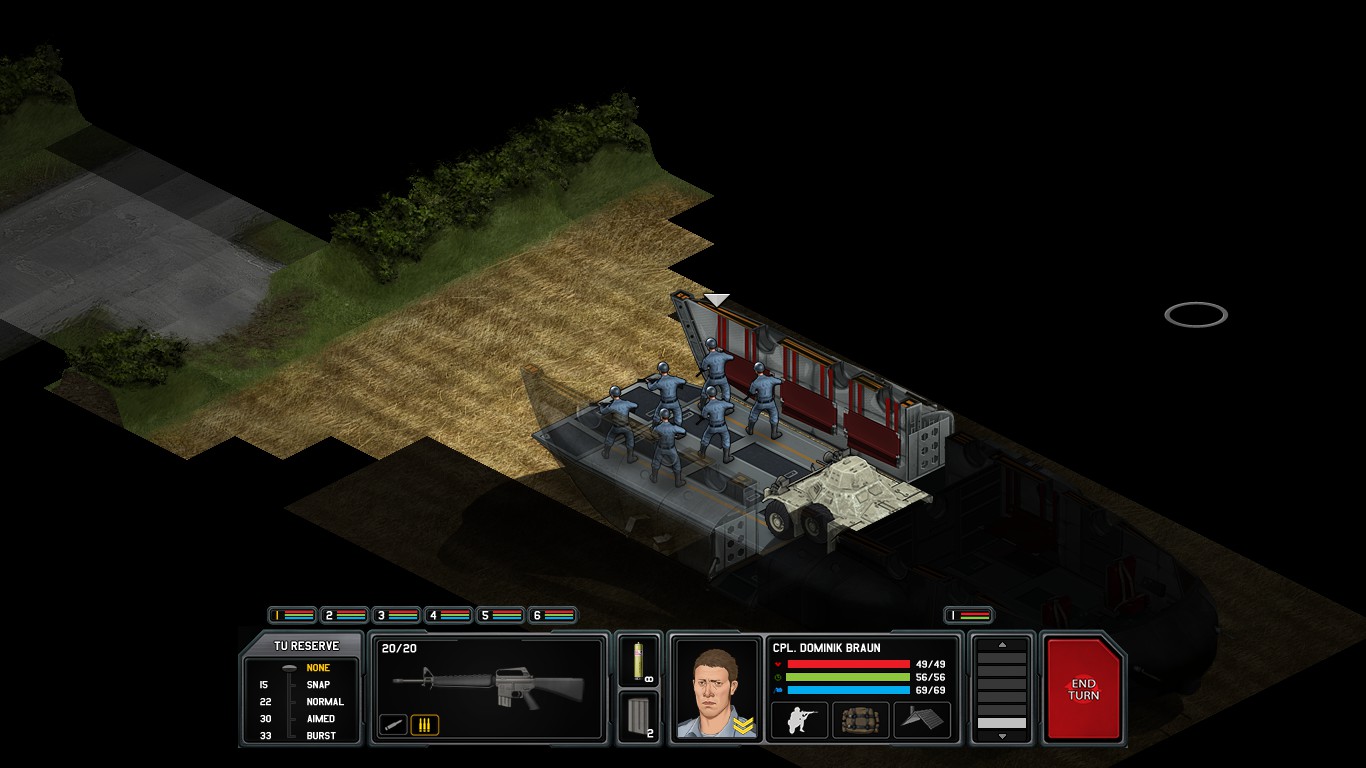1366x768 pixels.
Task: Select the rifle magazine slot
Action: [x=638, y=717]
